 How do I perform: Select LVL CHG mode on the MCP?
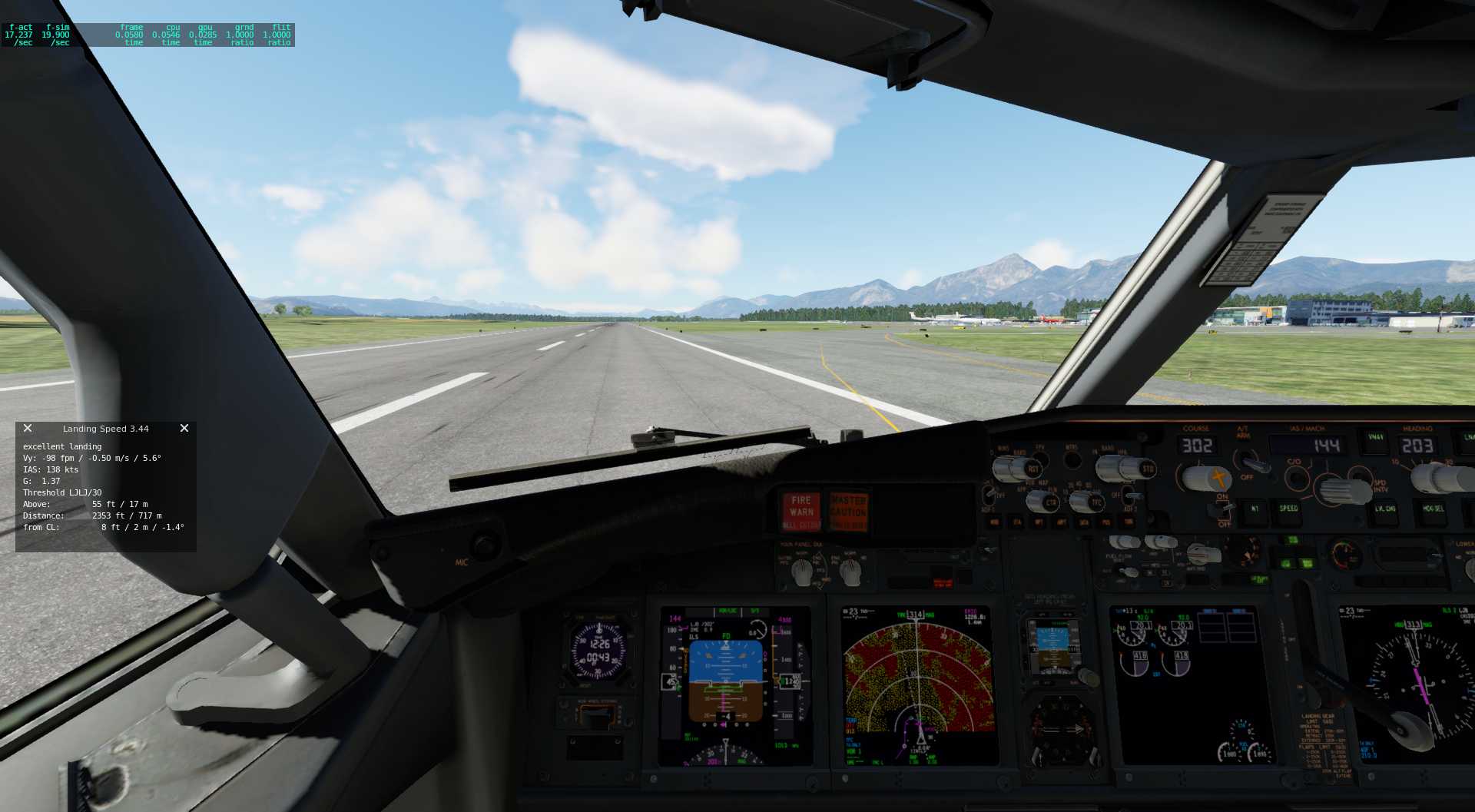click(x=1387, y=510)
